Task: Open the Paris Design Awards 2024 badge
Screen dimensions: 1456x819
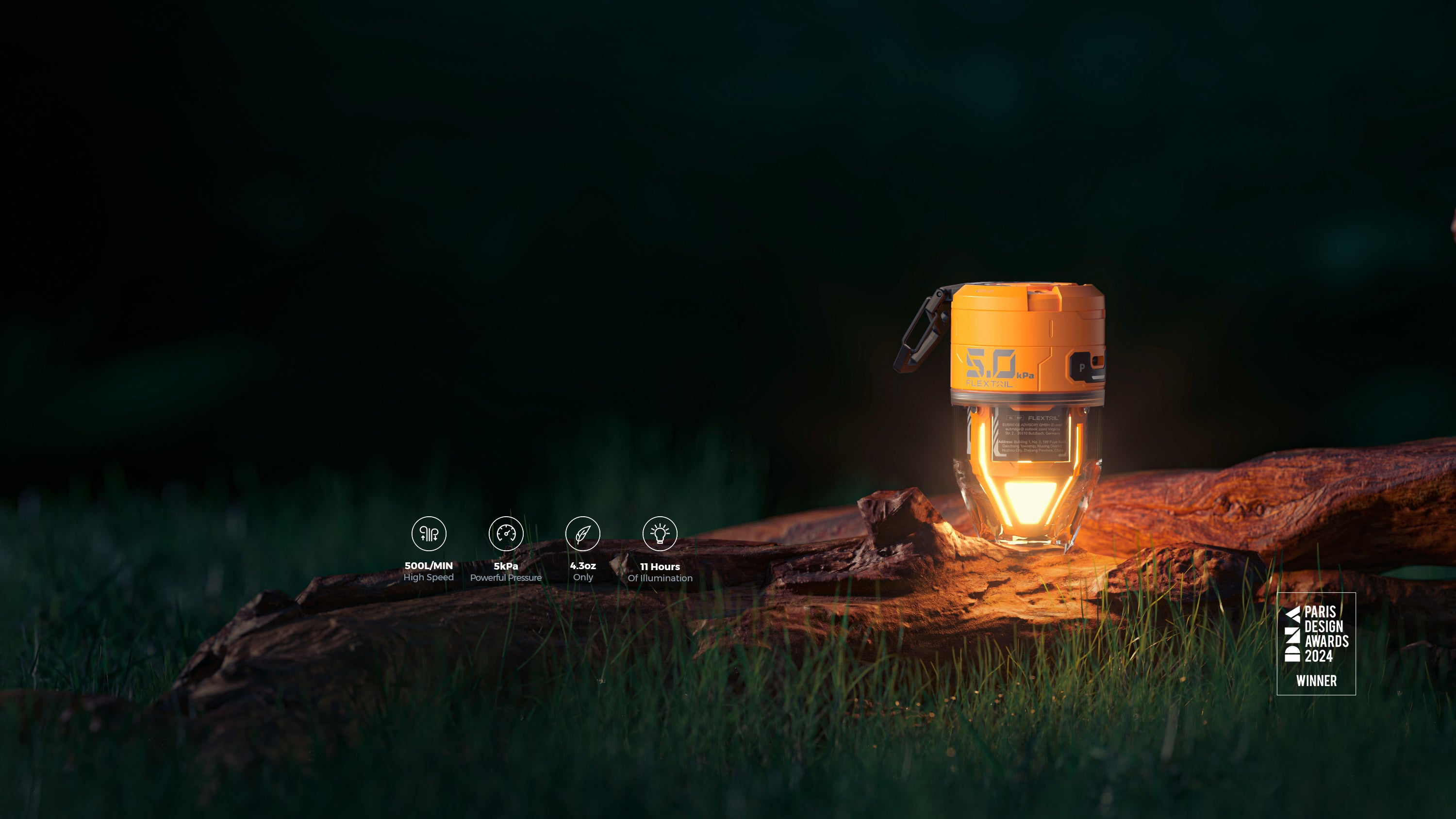Action: pos(1316,643)
